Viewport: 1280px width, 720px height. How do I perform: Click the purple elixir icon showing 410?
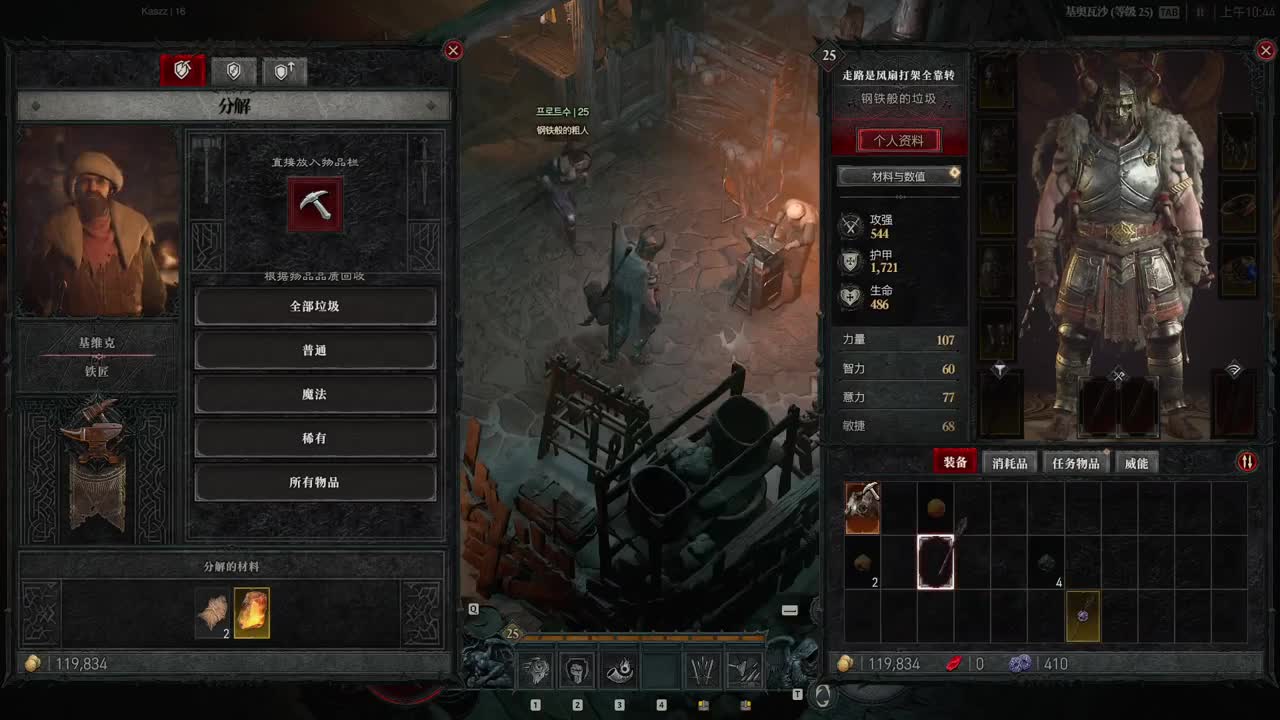coord(1020,663)
